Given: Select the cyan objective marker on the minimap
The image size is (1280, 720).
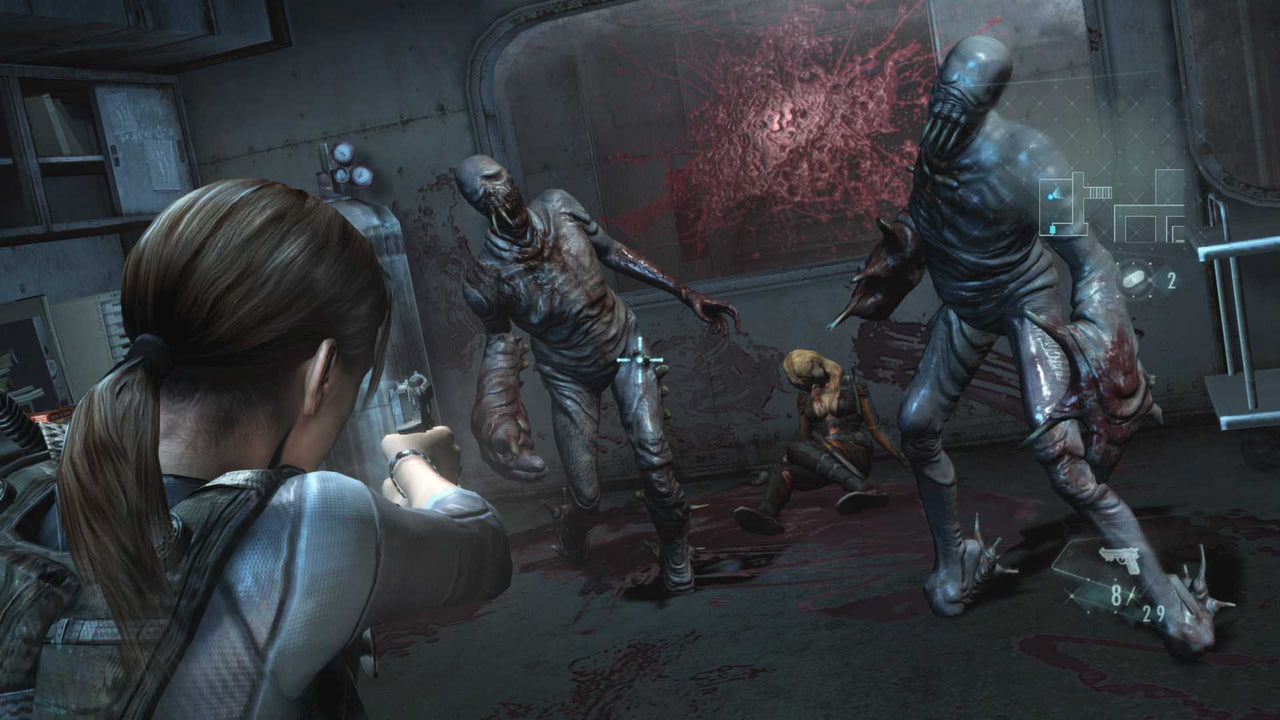Looking at the screenshot, I should [1053, 230].
